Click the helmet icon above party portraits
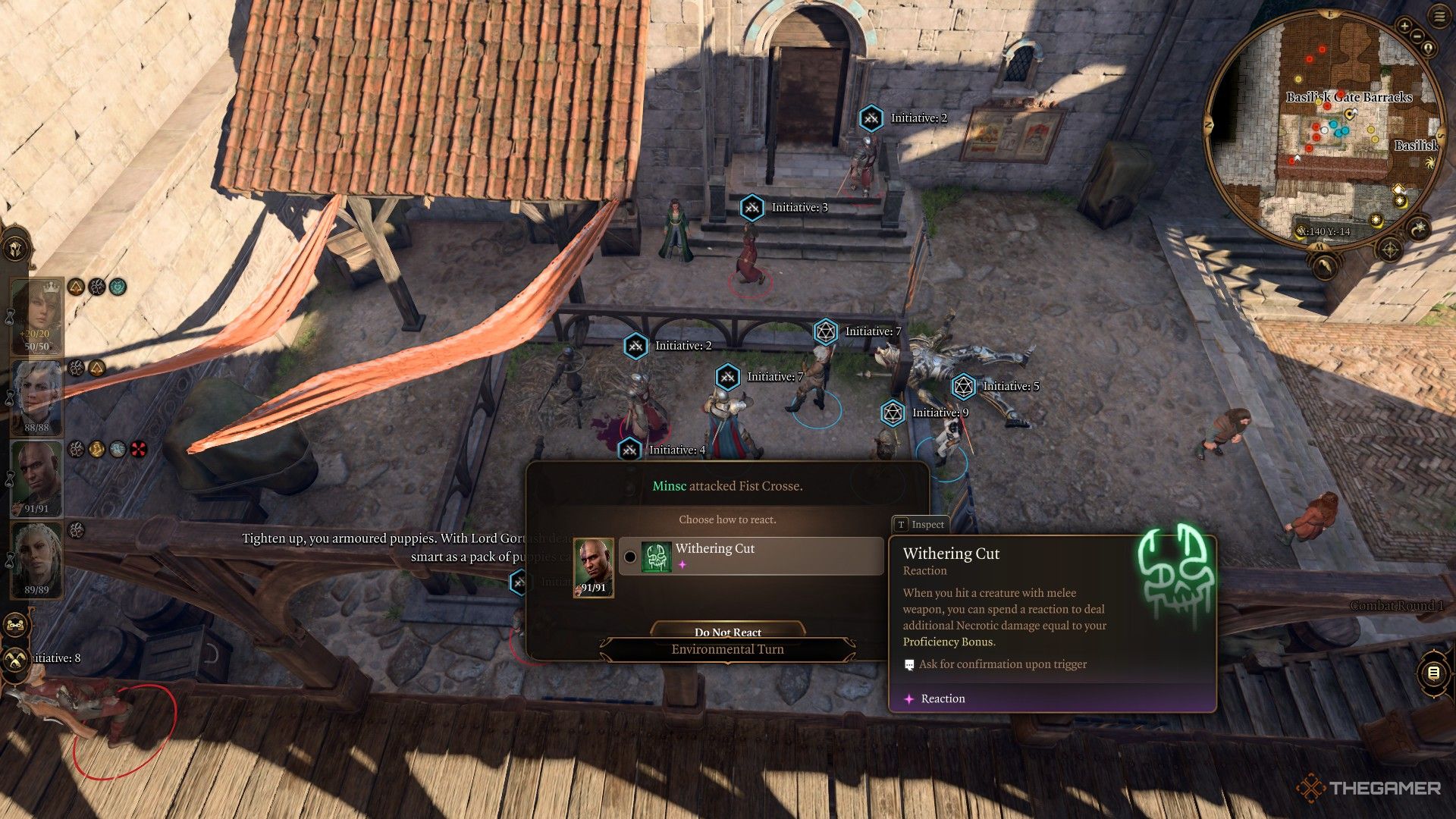1456x819 pixels. [x=15, y=248]
